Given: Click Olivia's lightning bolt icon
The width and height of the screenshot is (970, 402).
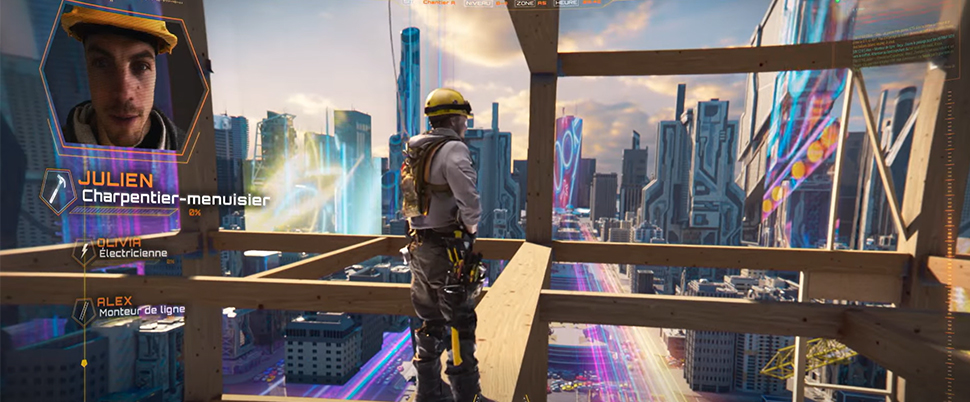Looking at the screenshot, I should [84, 252].
